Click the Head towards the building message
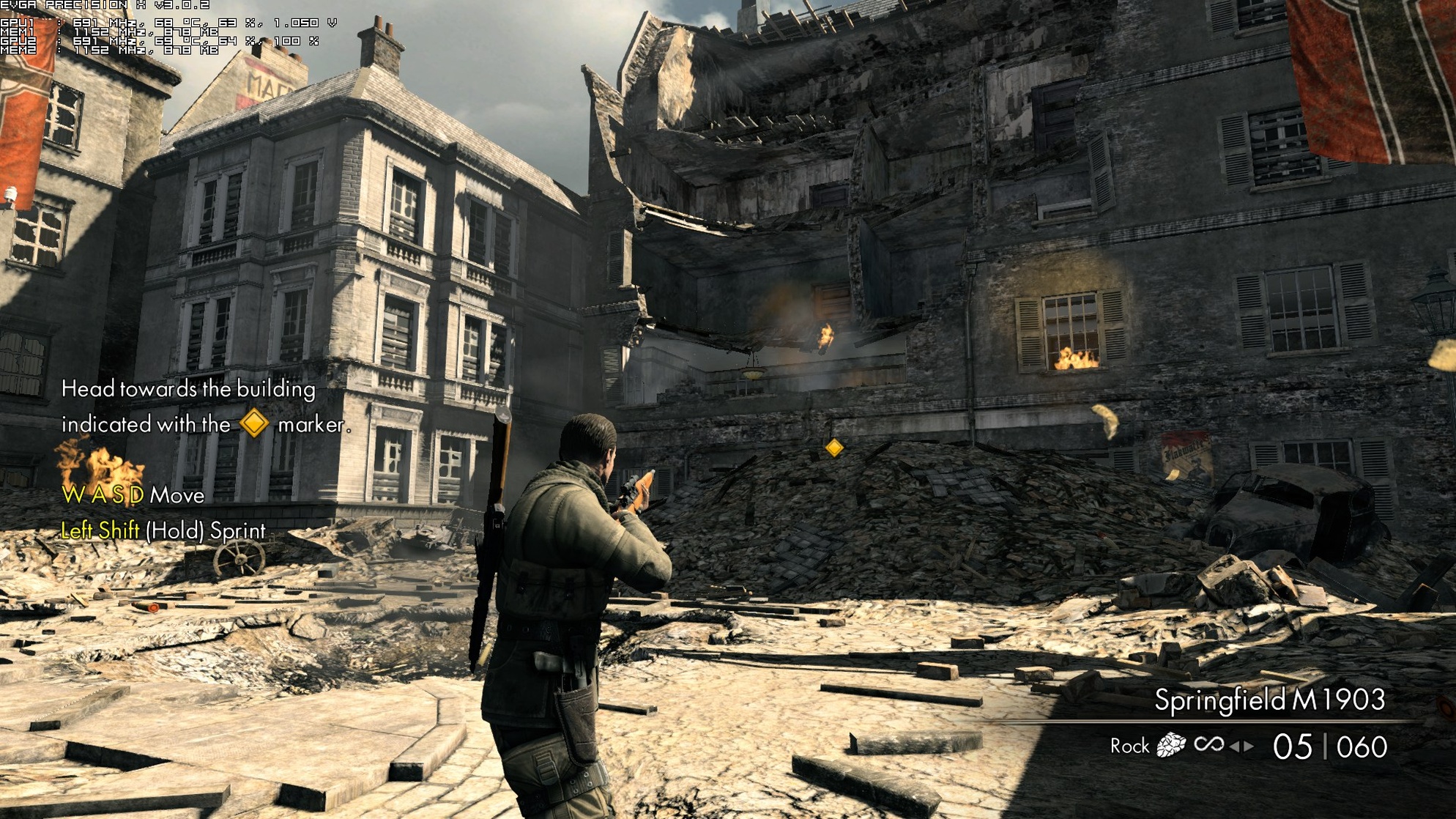 [x=188, y=390]
